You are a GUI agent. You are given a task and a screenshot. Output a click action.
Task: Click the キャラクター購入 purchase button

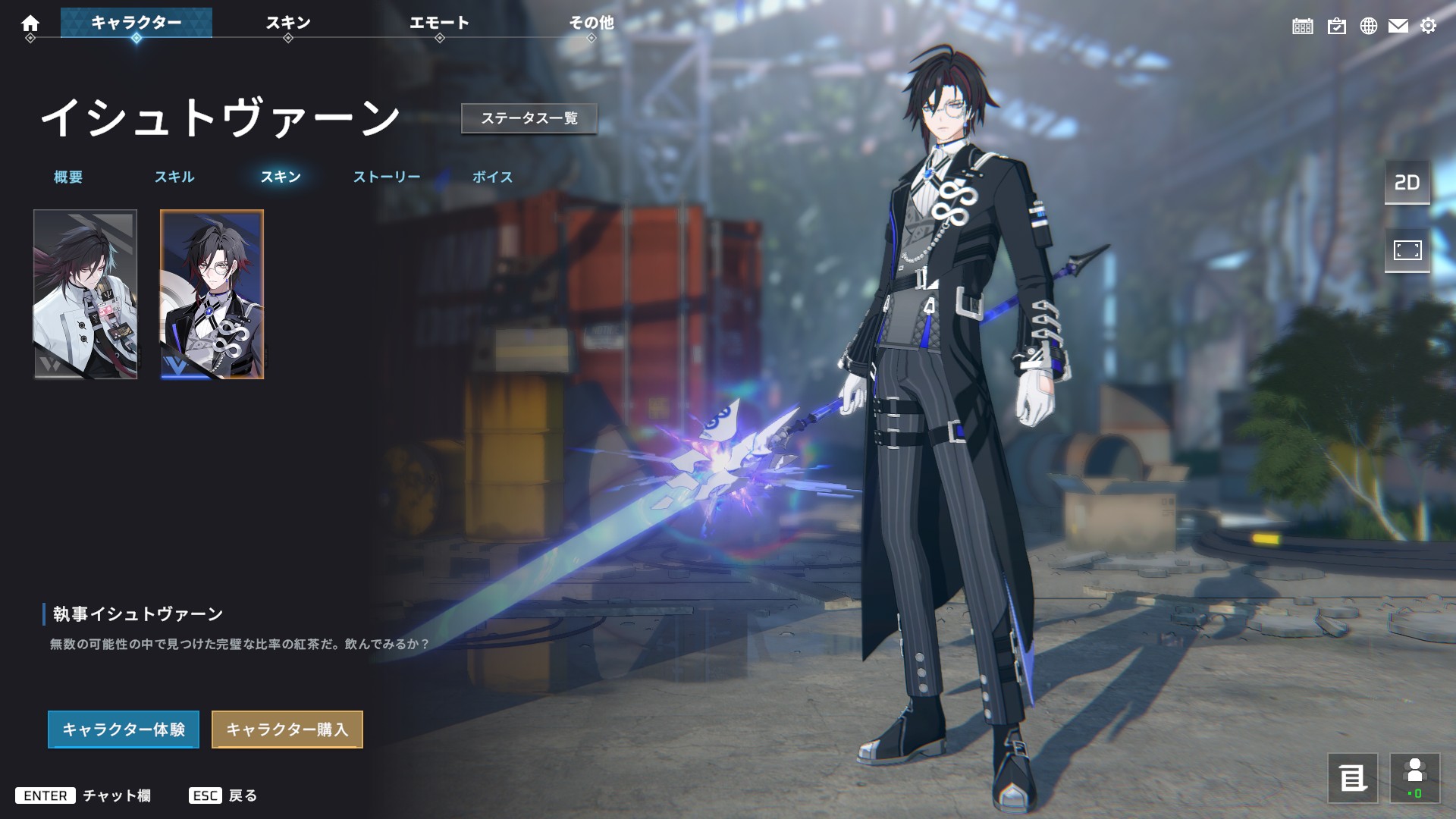pos(287,730)
